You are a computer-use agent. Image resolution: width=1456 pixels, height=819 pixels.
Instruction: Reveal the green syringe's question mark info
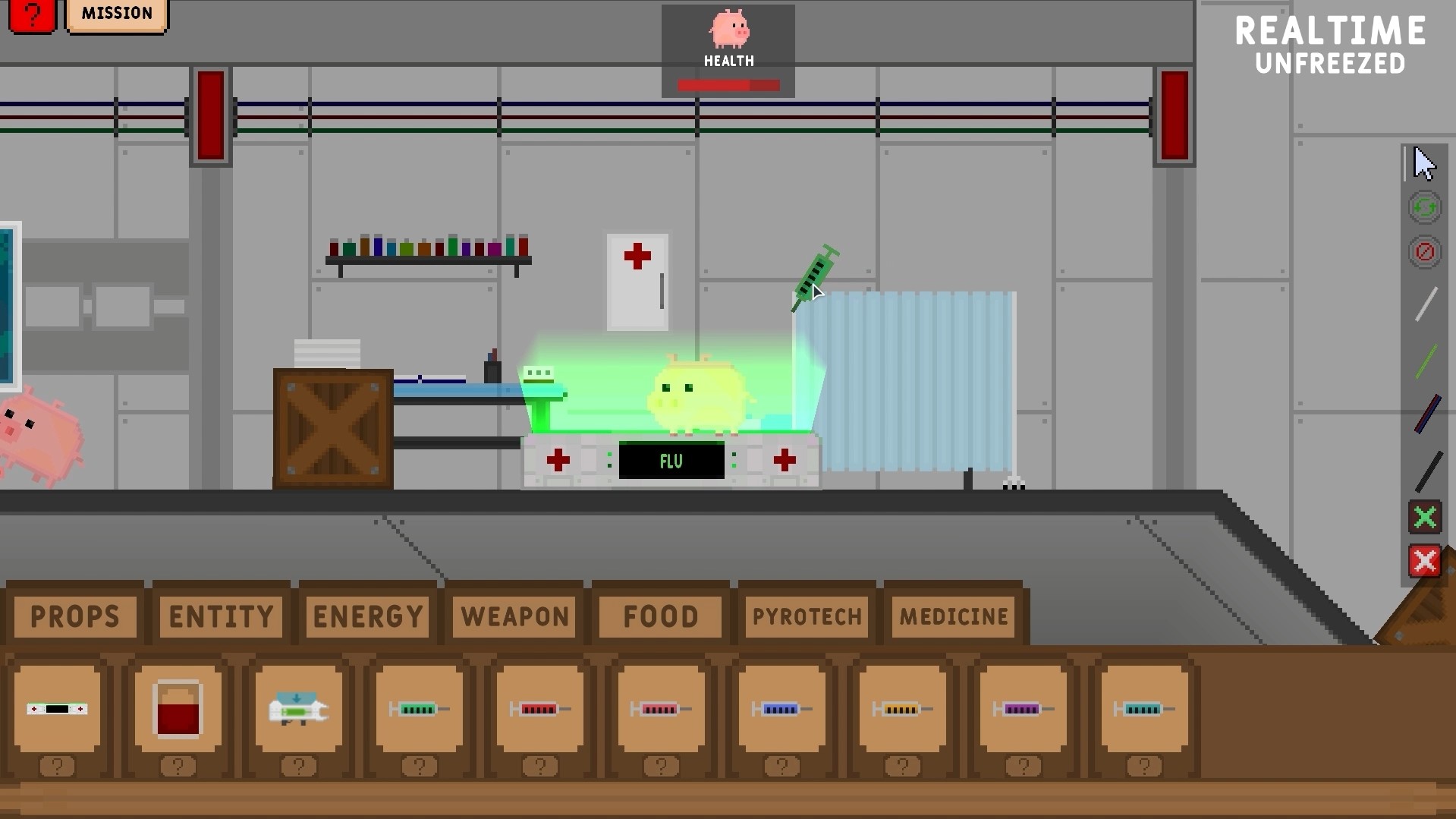click(x=420, y=767)
